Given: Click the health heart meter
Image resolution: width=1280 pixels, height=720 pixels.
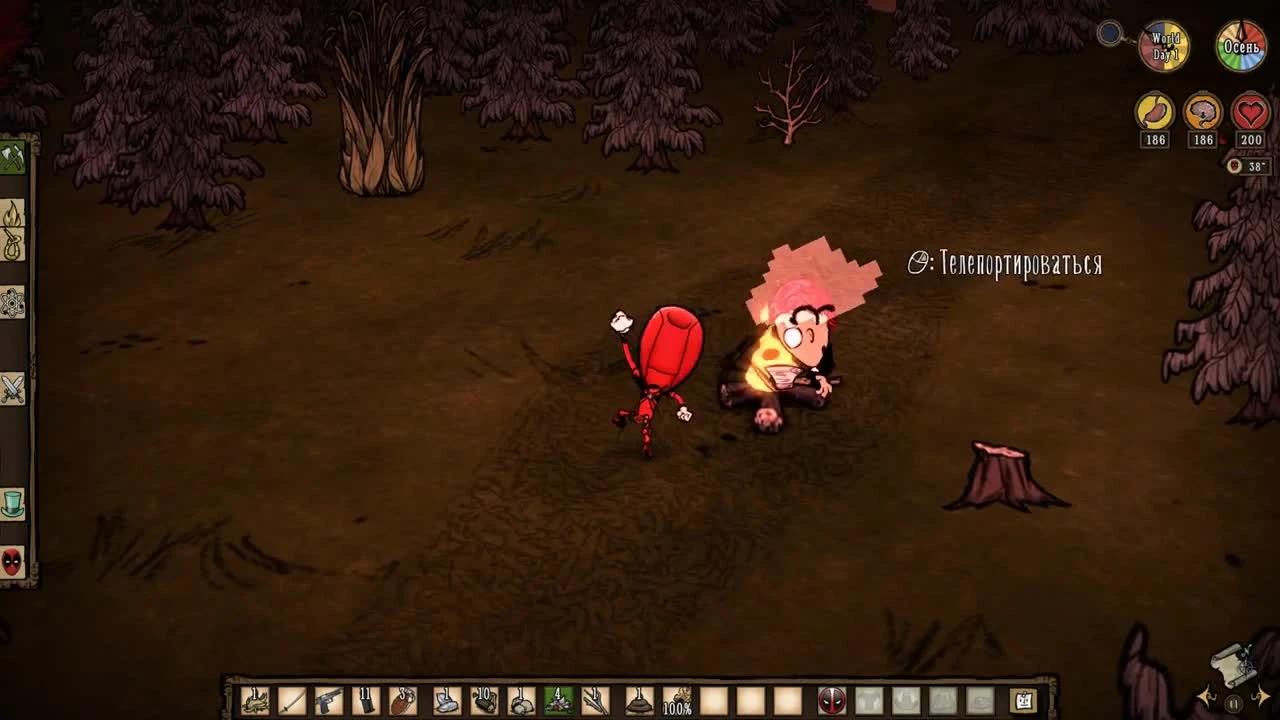Looking at the screenshot, I should click(1249, 111).
